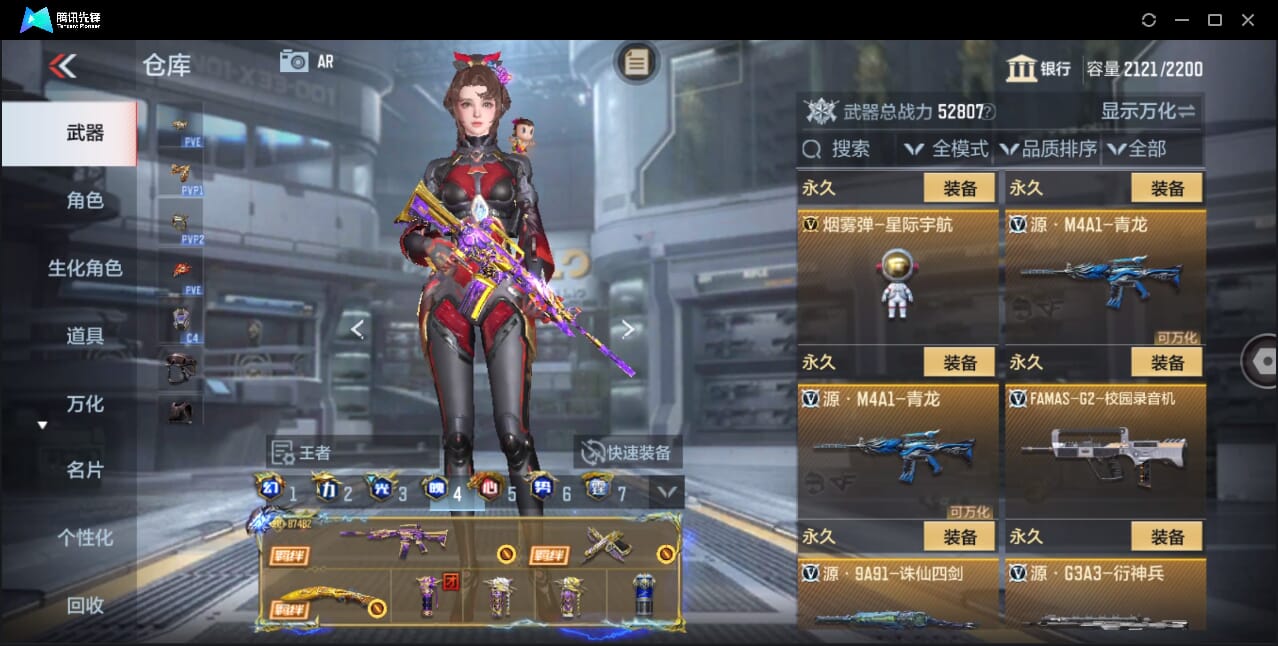Open the 银行 bank
The width and height of the screenshot is (1278, 646).
click(x=1039, y=69)
